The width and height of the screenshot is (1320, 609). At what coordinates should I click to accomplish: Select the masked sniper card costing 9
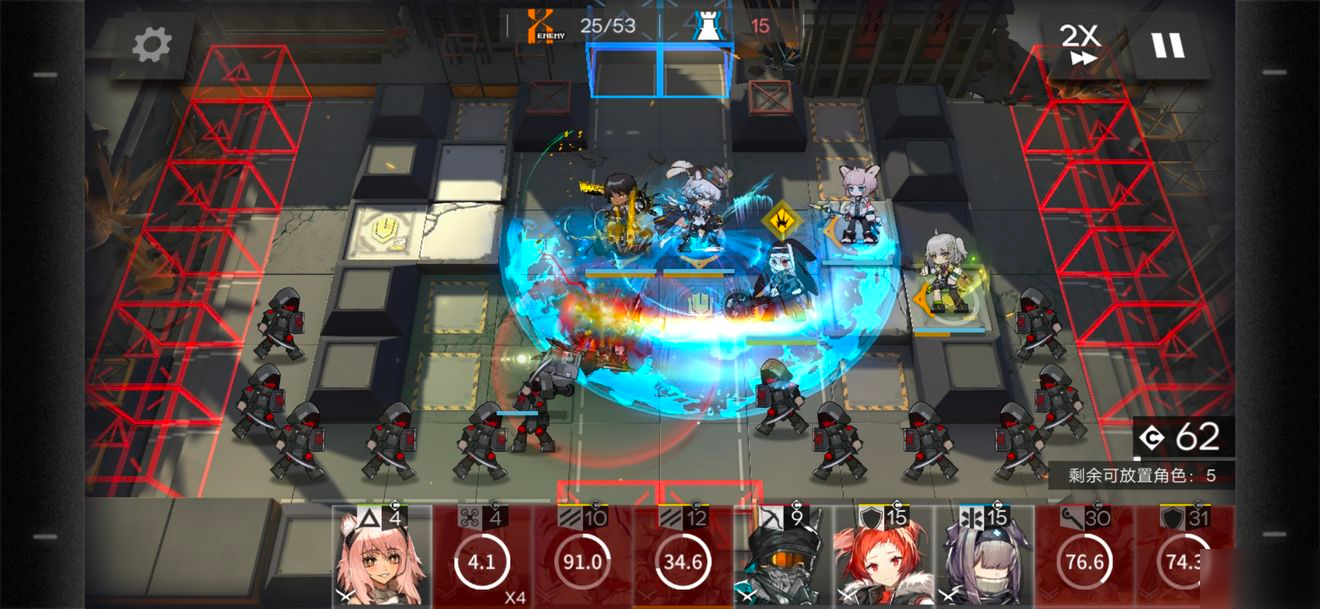[x=783, y=557]
